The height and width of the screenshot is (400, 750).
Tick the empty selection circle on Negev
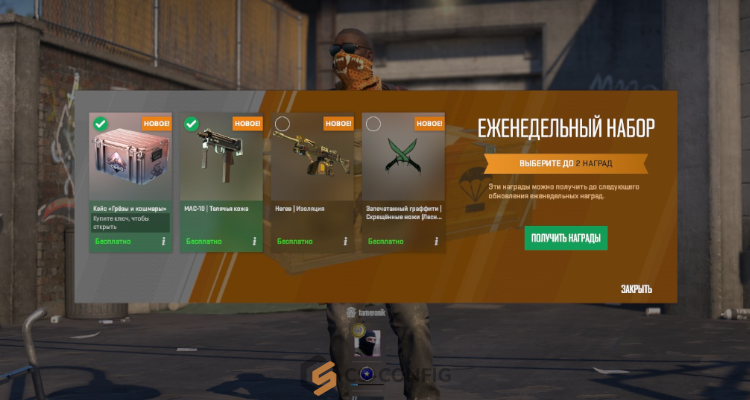tap(282, 124)
